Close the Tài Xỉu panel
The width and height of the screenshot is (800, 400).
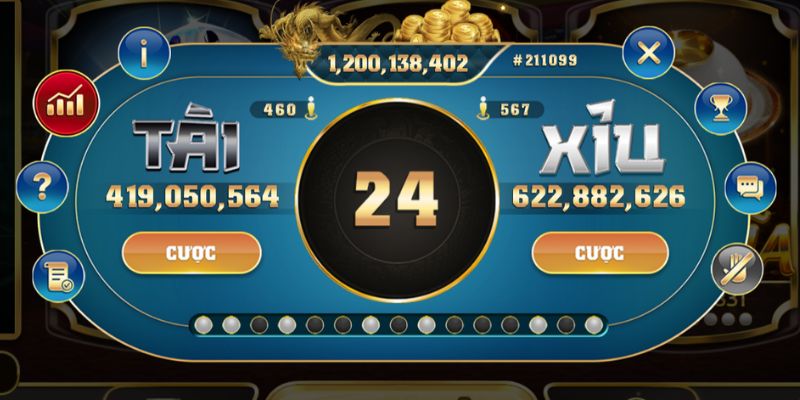(x=648, y=54)
